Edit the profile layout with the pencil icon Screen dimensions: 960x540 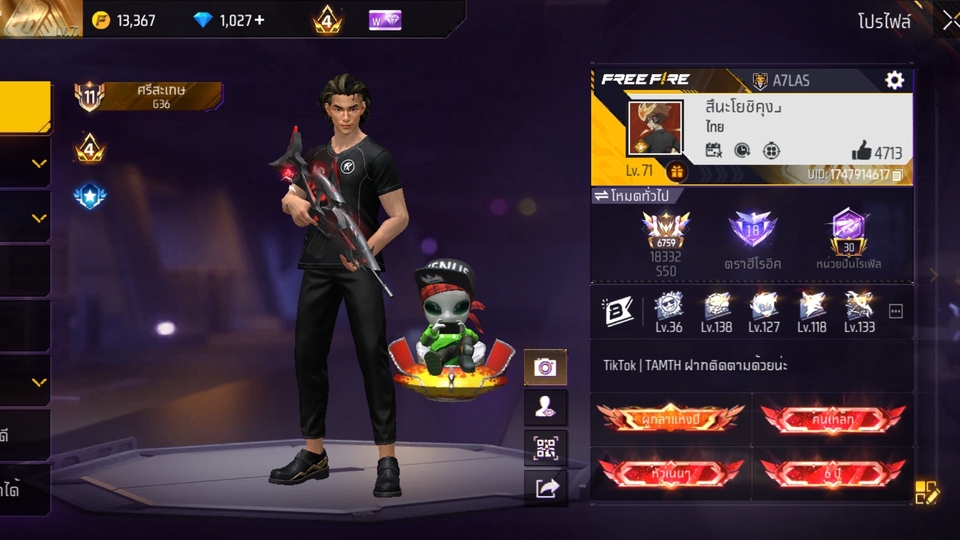pos(926,492)
